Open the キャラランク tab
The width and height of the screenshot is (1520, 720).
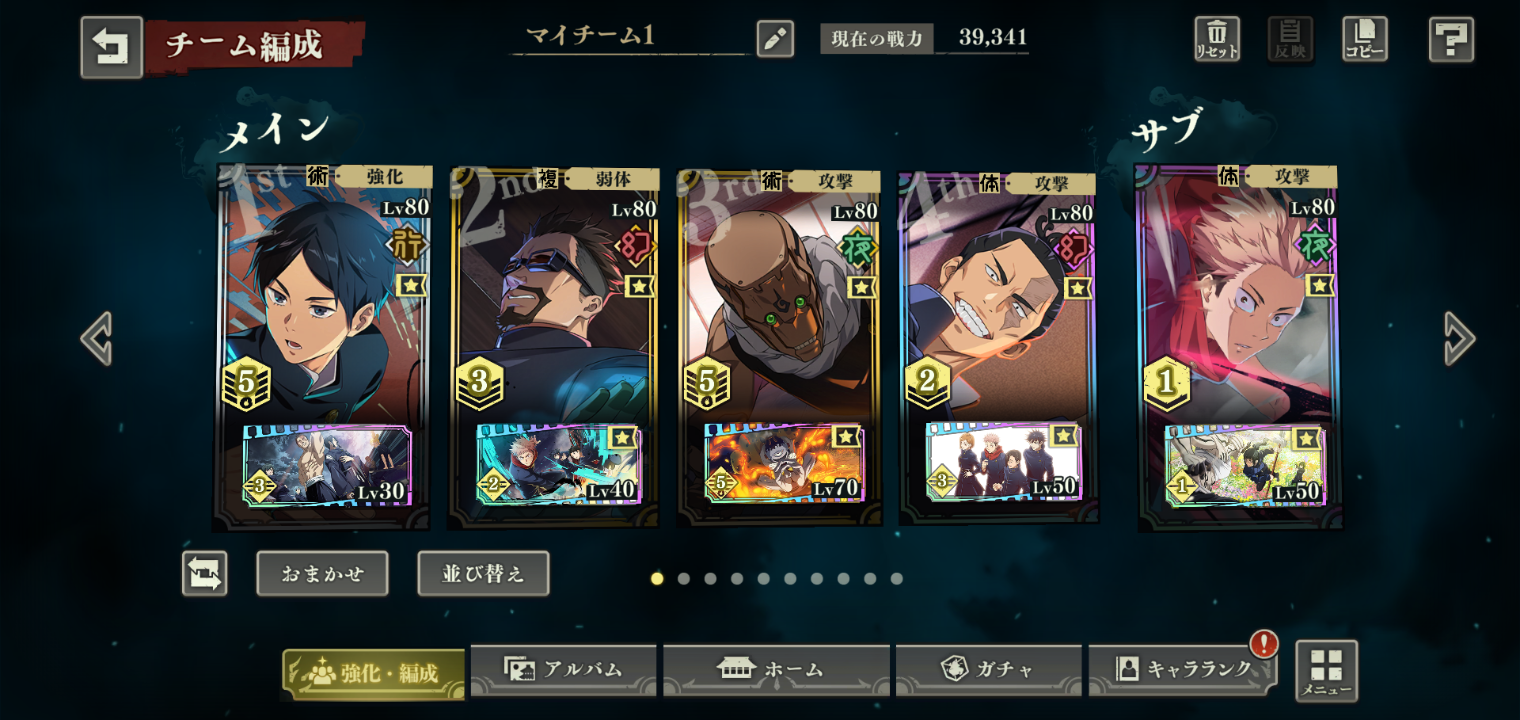(x=1182, y=669)
